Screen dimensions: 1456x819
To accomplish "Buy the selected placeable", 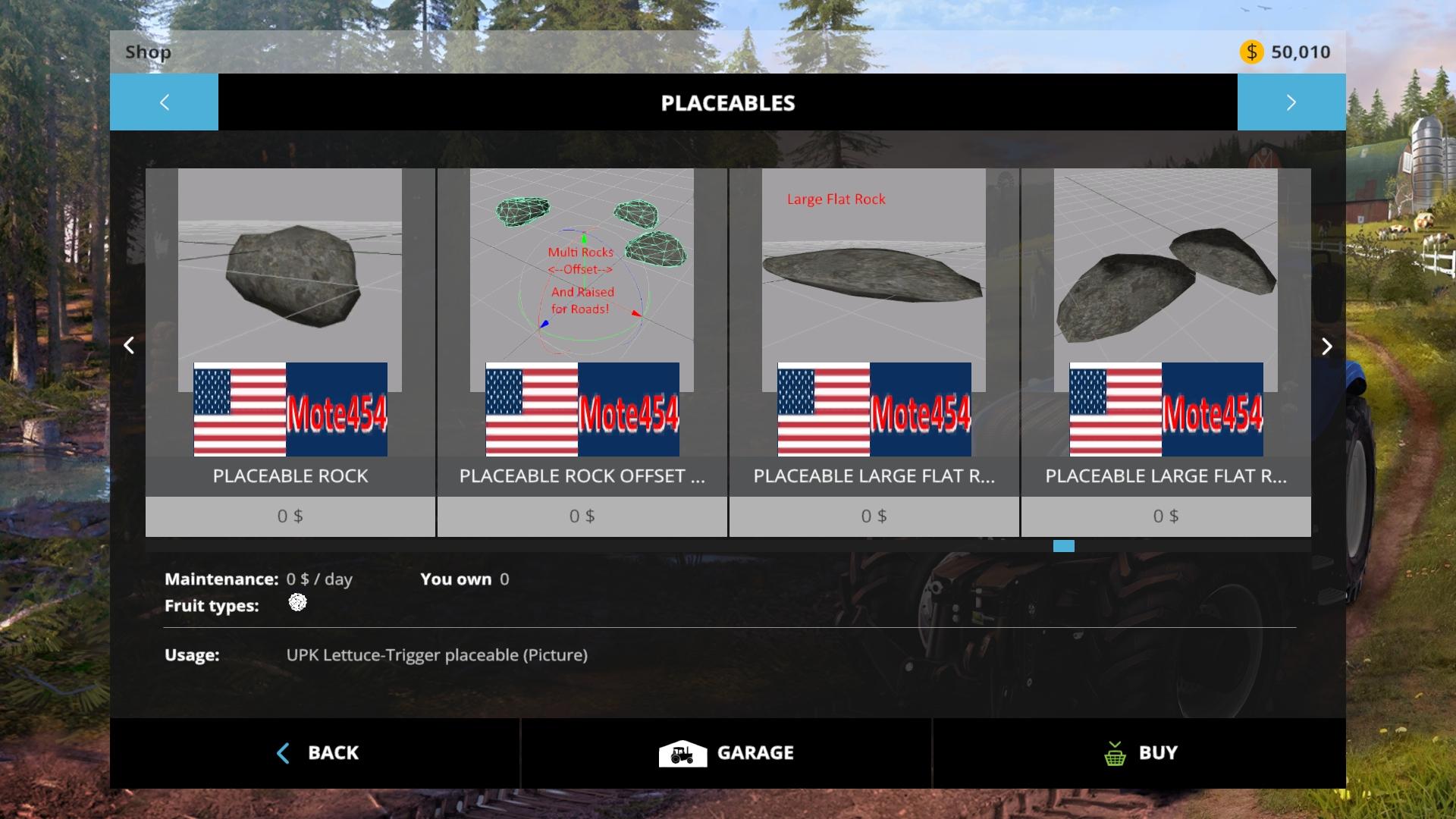I will (1139, 753).
